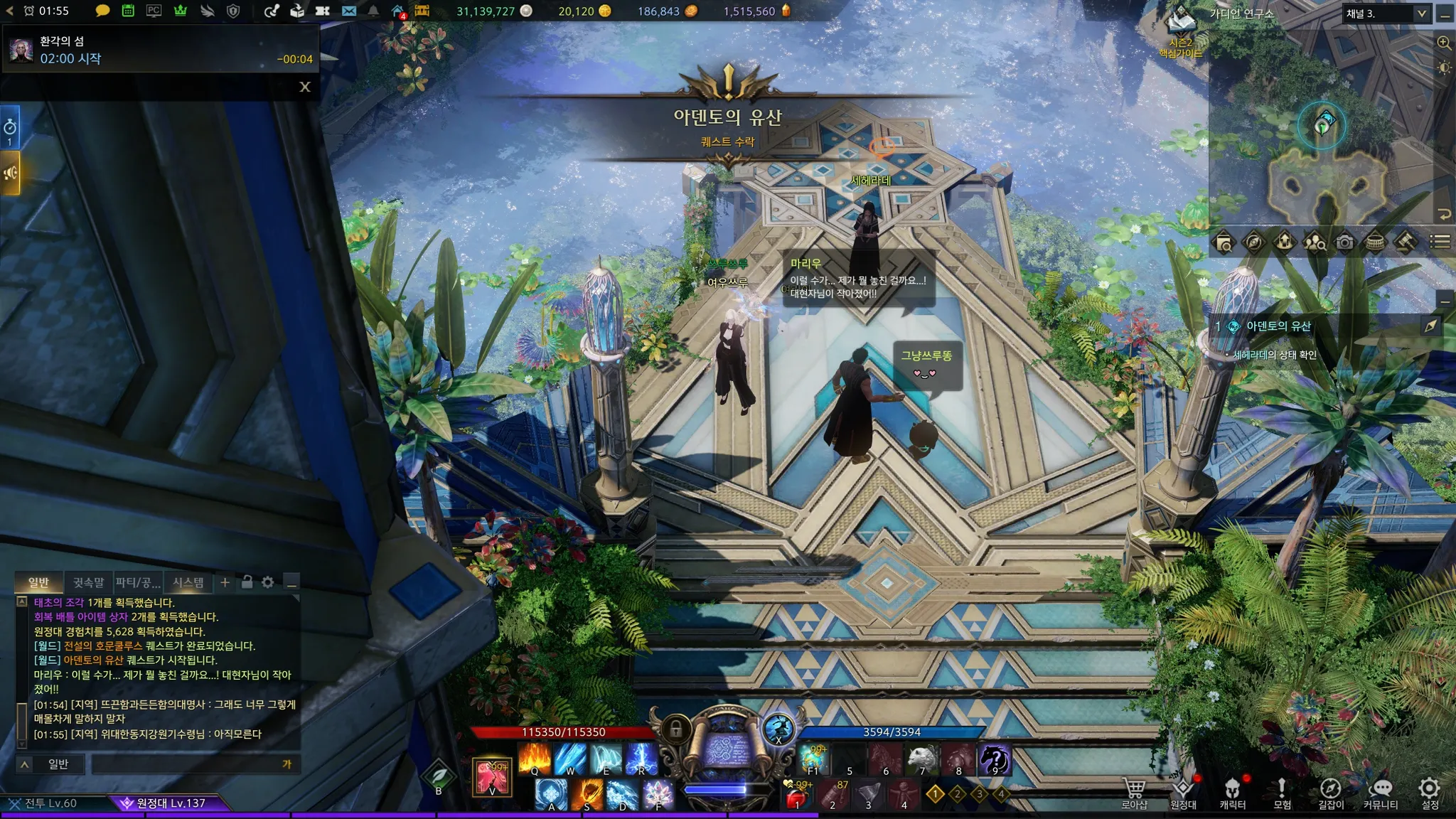1456x819 pixels.
Task: Select the 일반 chat tab
Action: 38,582
